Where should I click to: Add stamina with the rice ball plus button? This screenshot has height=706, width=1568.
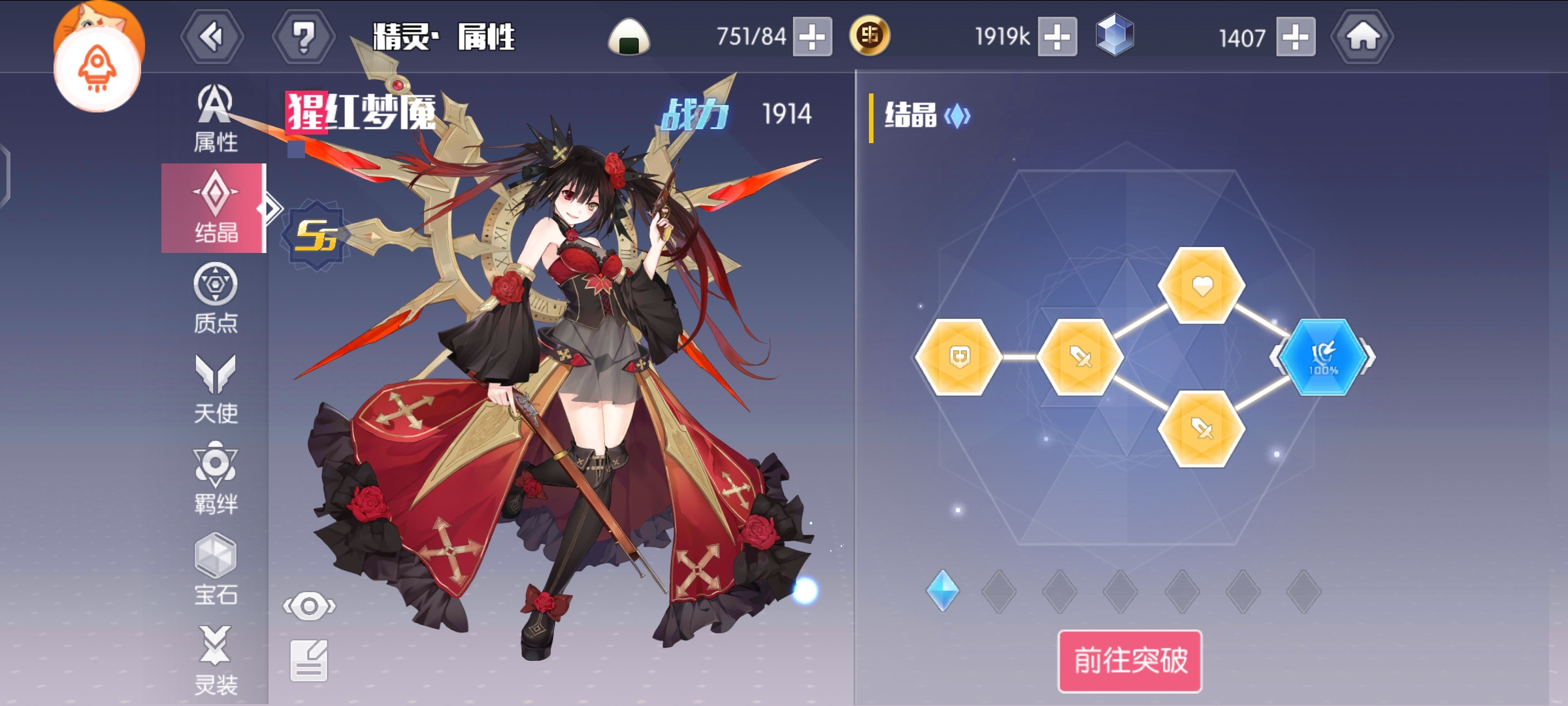[812, 37]
